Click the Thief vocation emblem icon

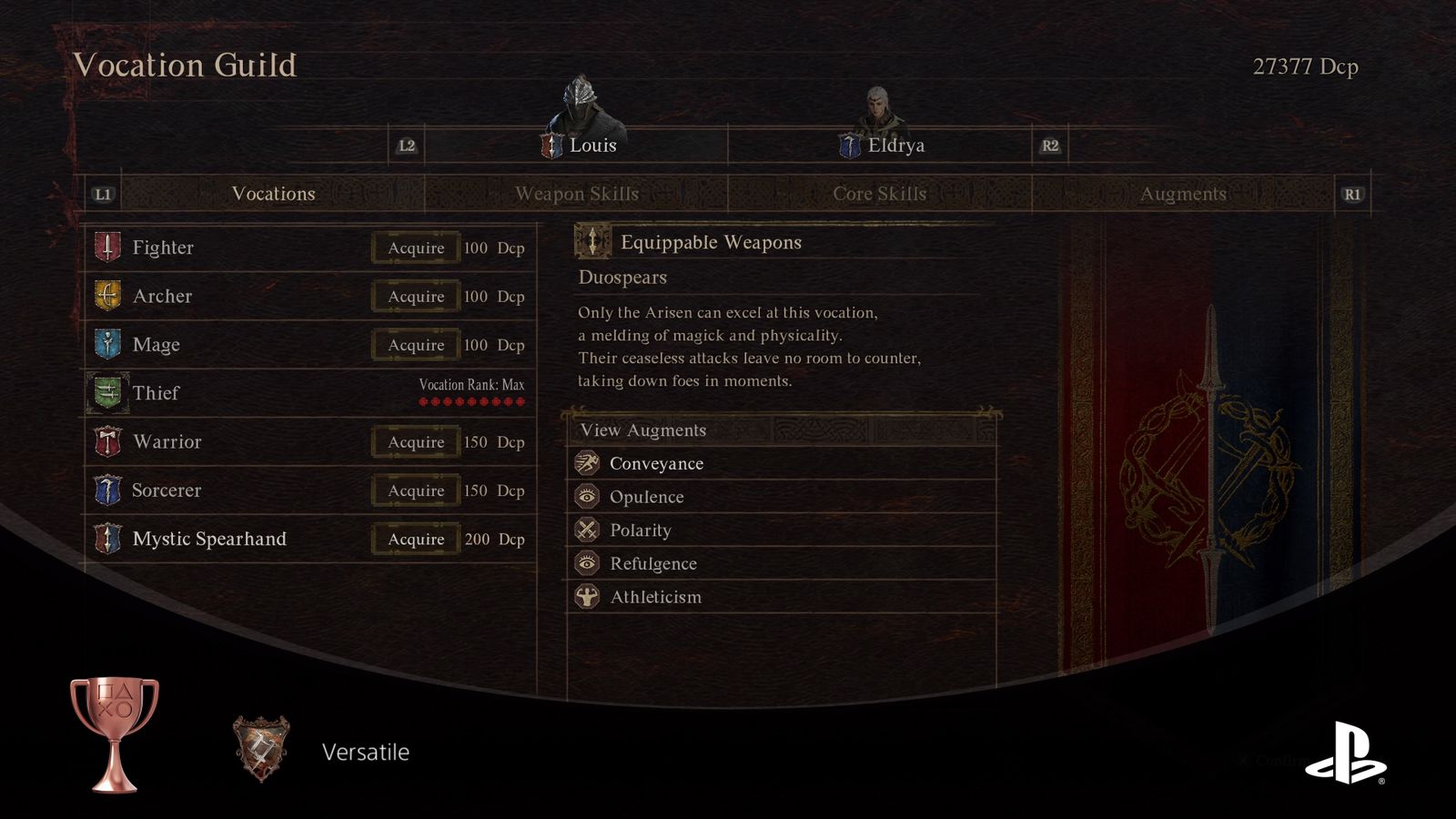[x=107, y=393]
